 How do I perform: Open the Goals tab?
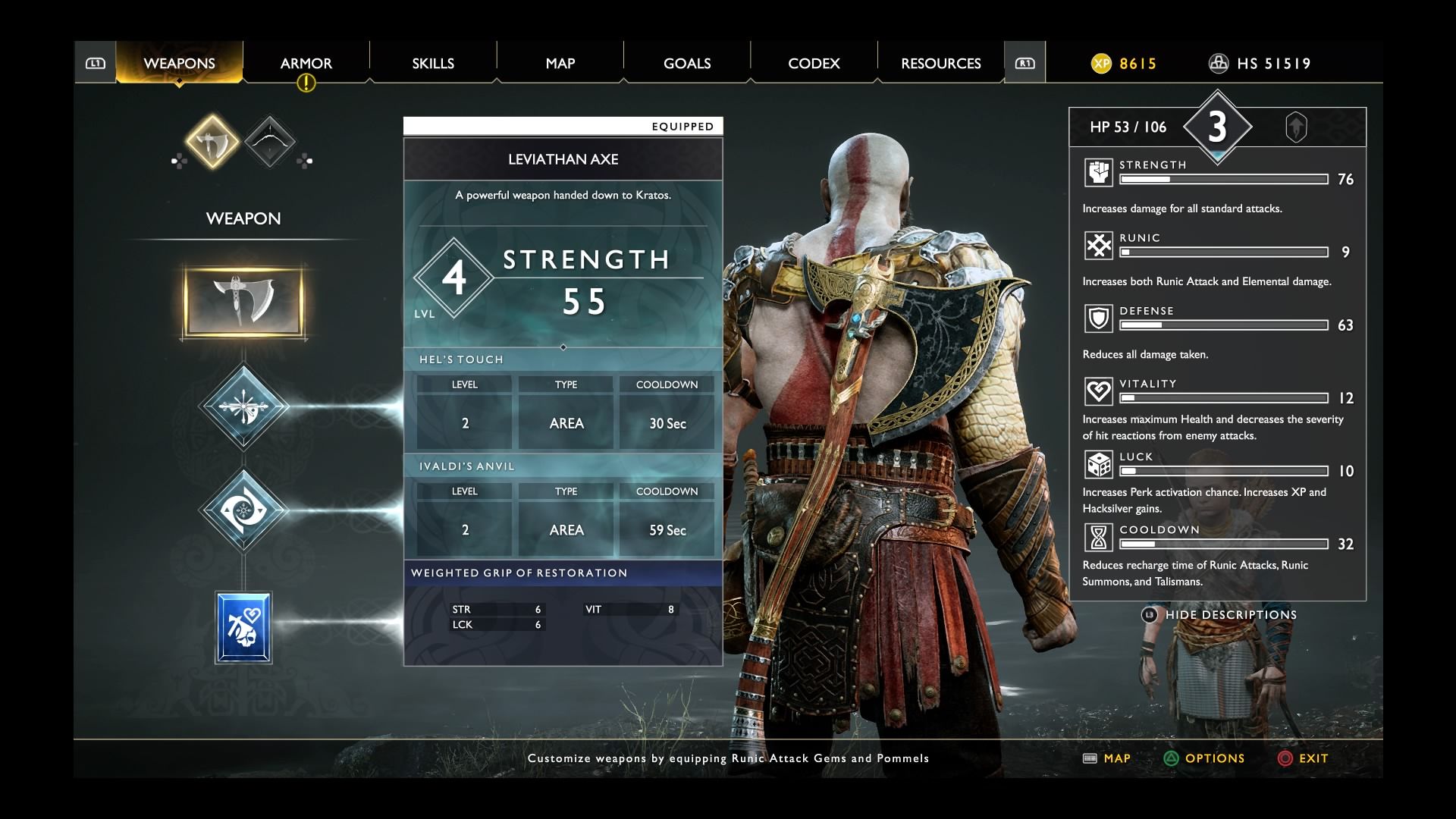687,63
